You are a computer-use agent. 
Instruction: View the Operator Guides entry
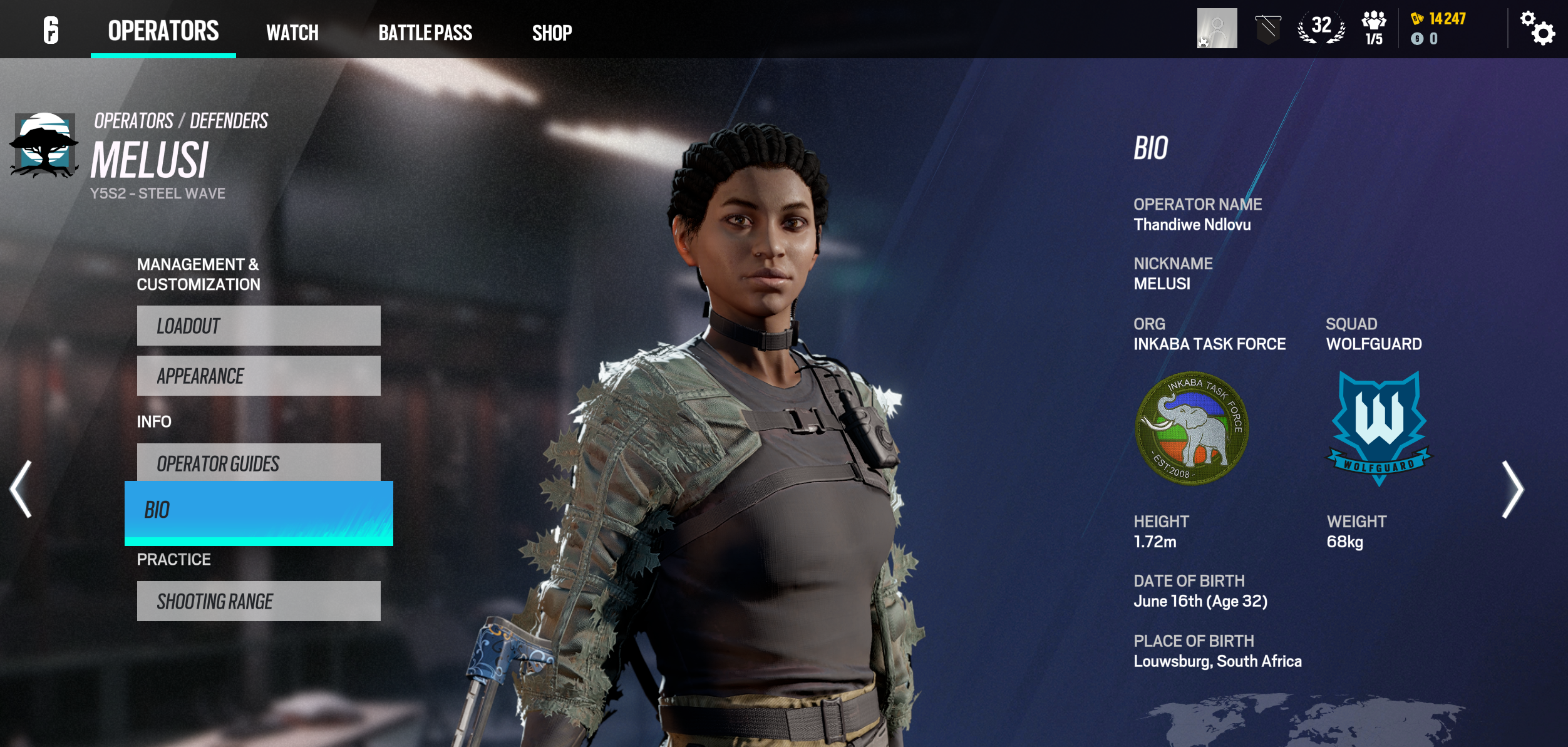click(x=259, y=462)
